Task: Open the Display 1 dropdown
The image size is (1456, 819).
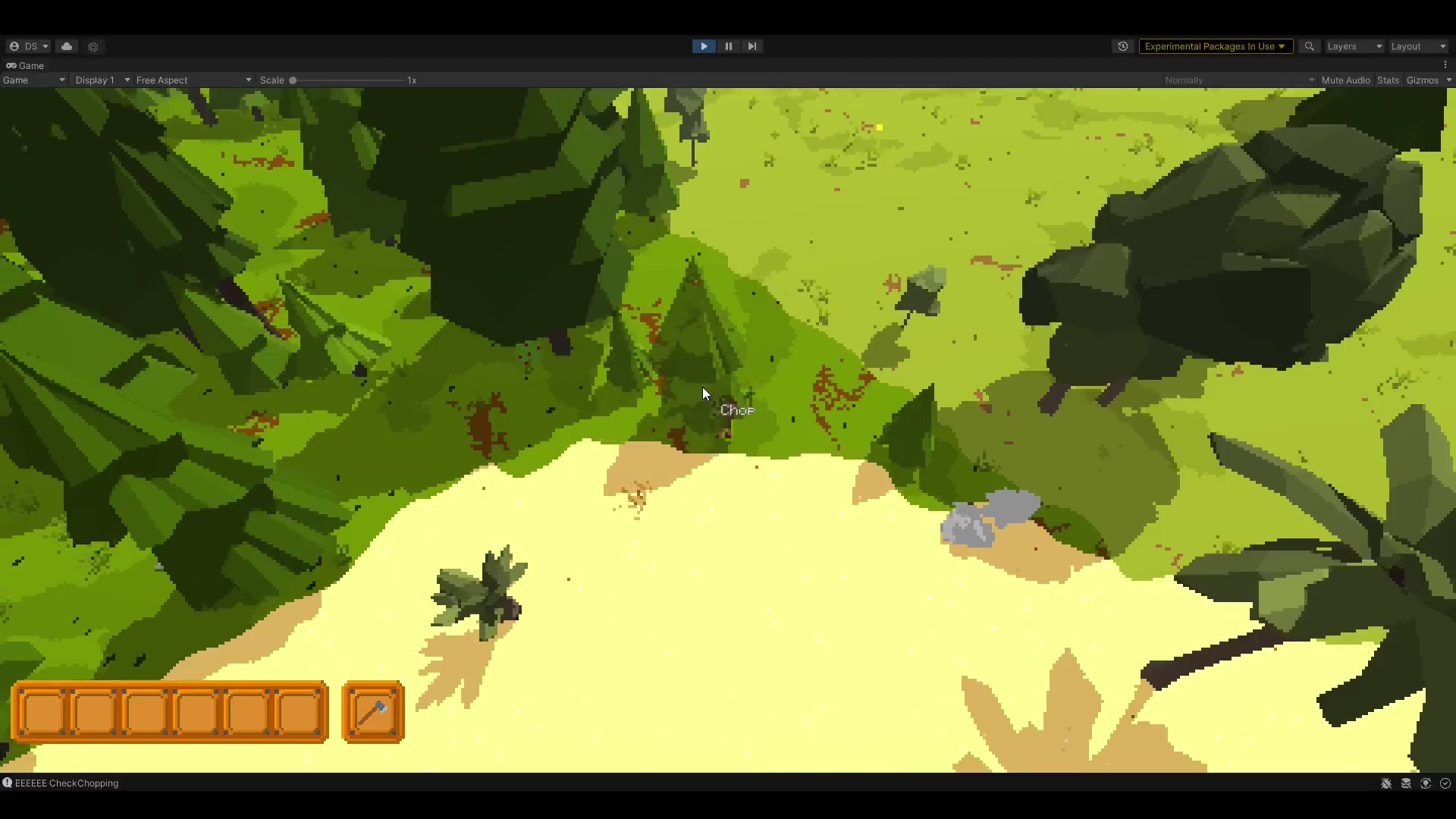Action: [101, 80]
